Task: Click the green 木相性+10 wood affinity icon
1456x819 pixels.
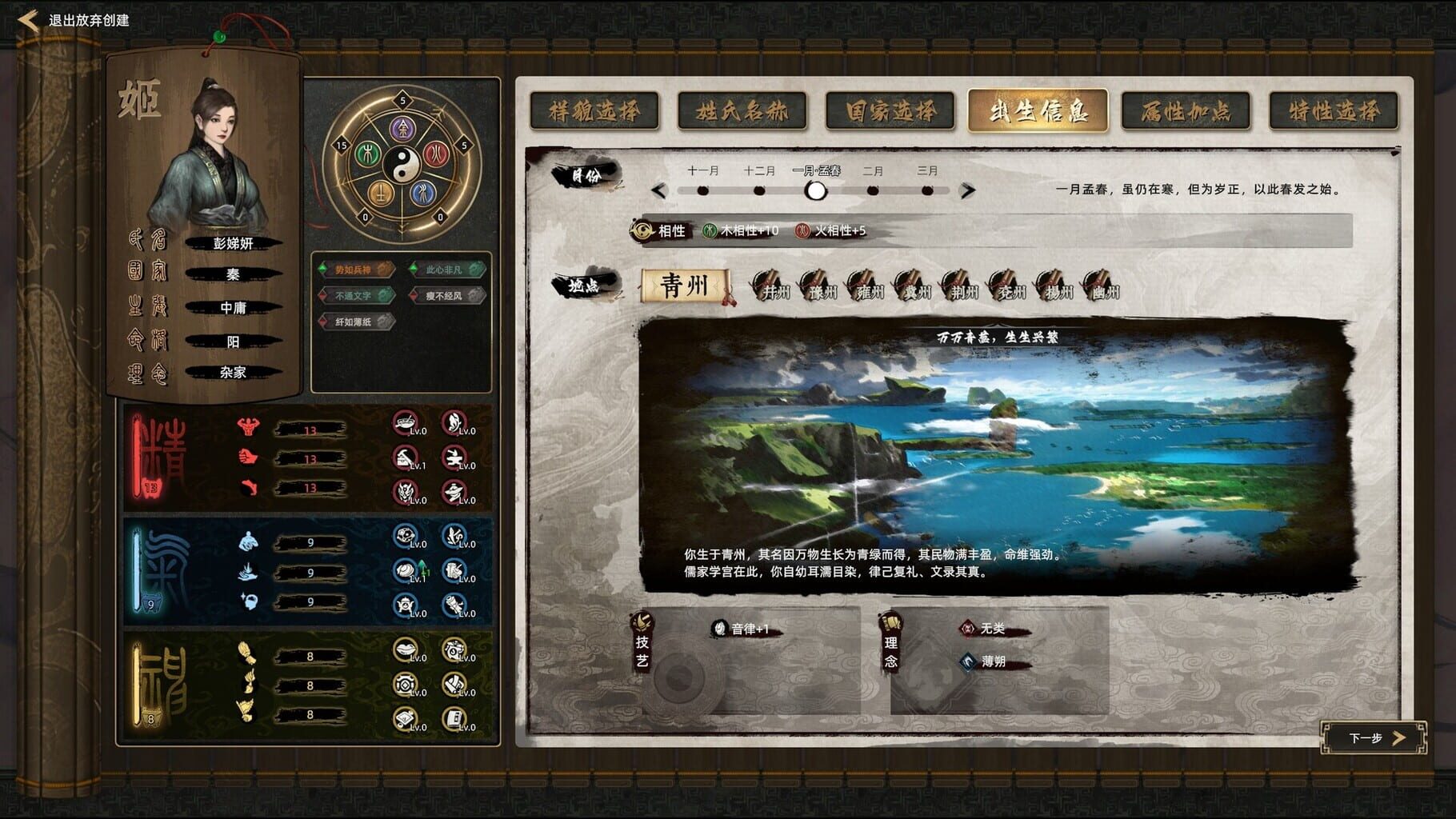Action: click(710, 230)
